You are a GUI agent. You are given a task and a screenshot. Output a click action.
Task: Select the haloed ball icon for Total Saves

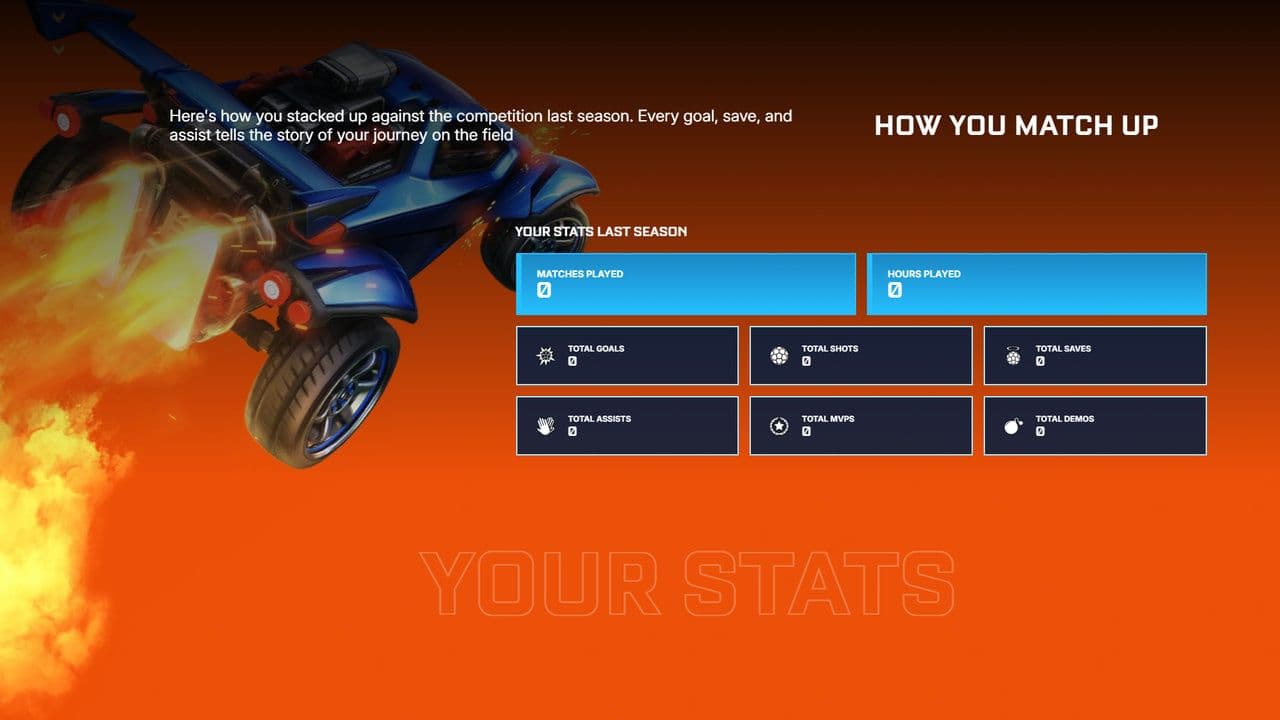pyautogui.click(x=1012, y=355)
